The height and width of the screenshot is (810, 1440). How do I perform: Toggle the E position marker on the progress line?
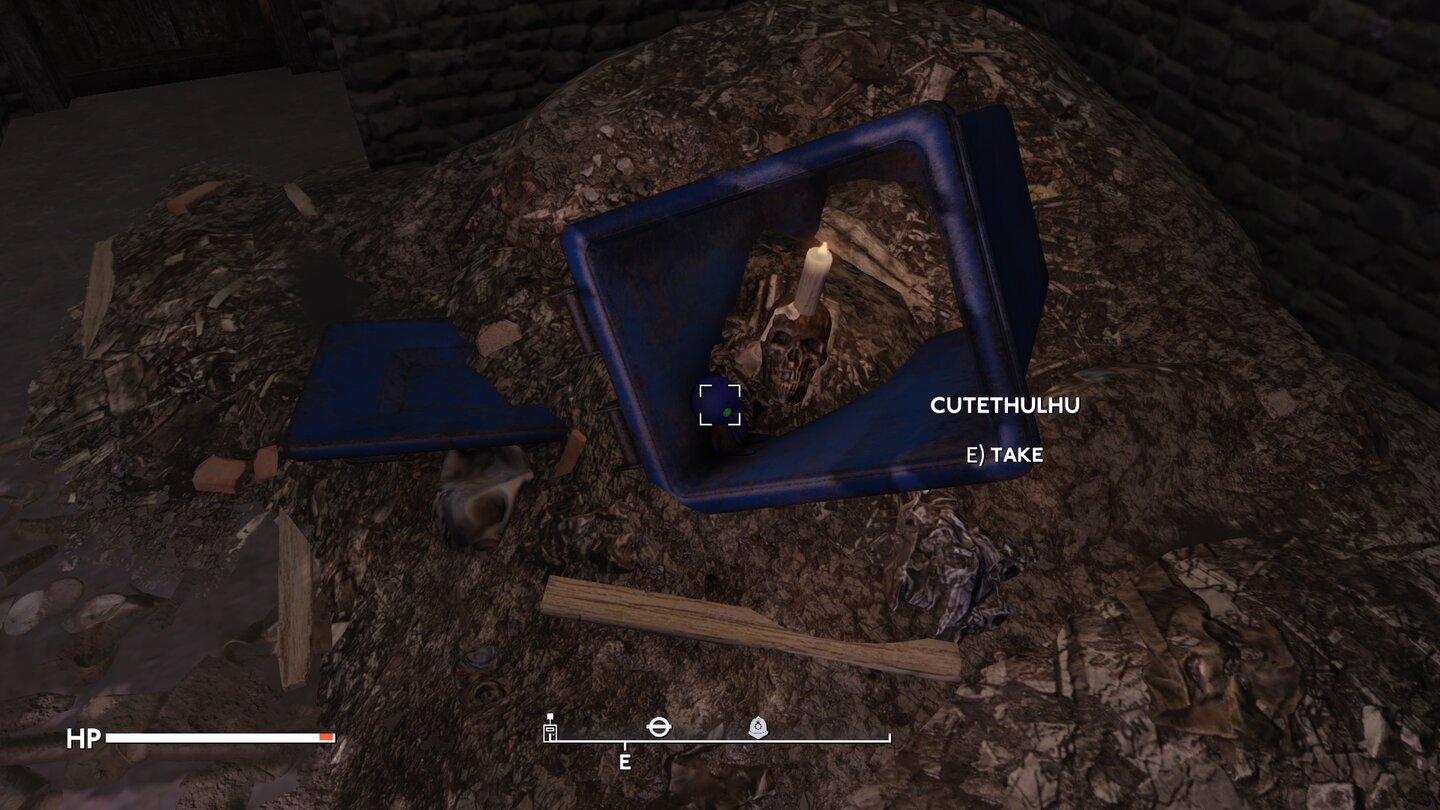[x=626, y=761]
